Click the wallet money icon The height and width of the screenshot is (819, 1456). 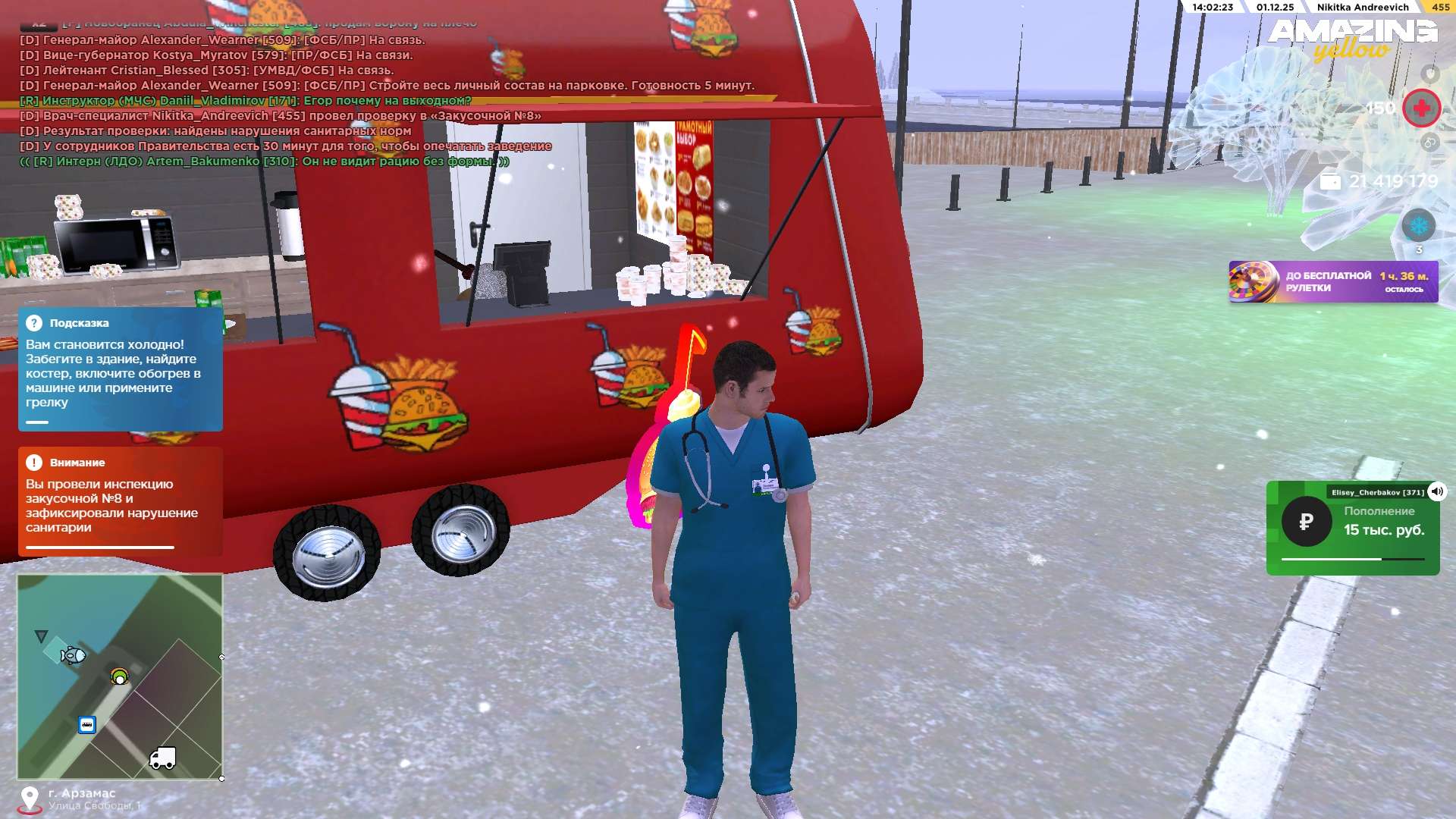(x=1330, y=181)
